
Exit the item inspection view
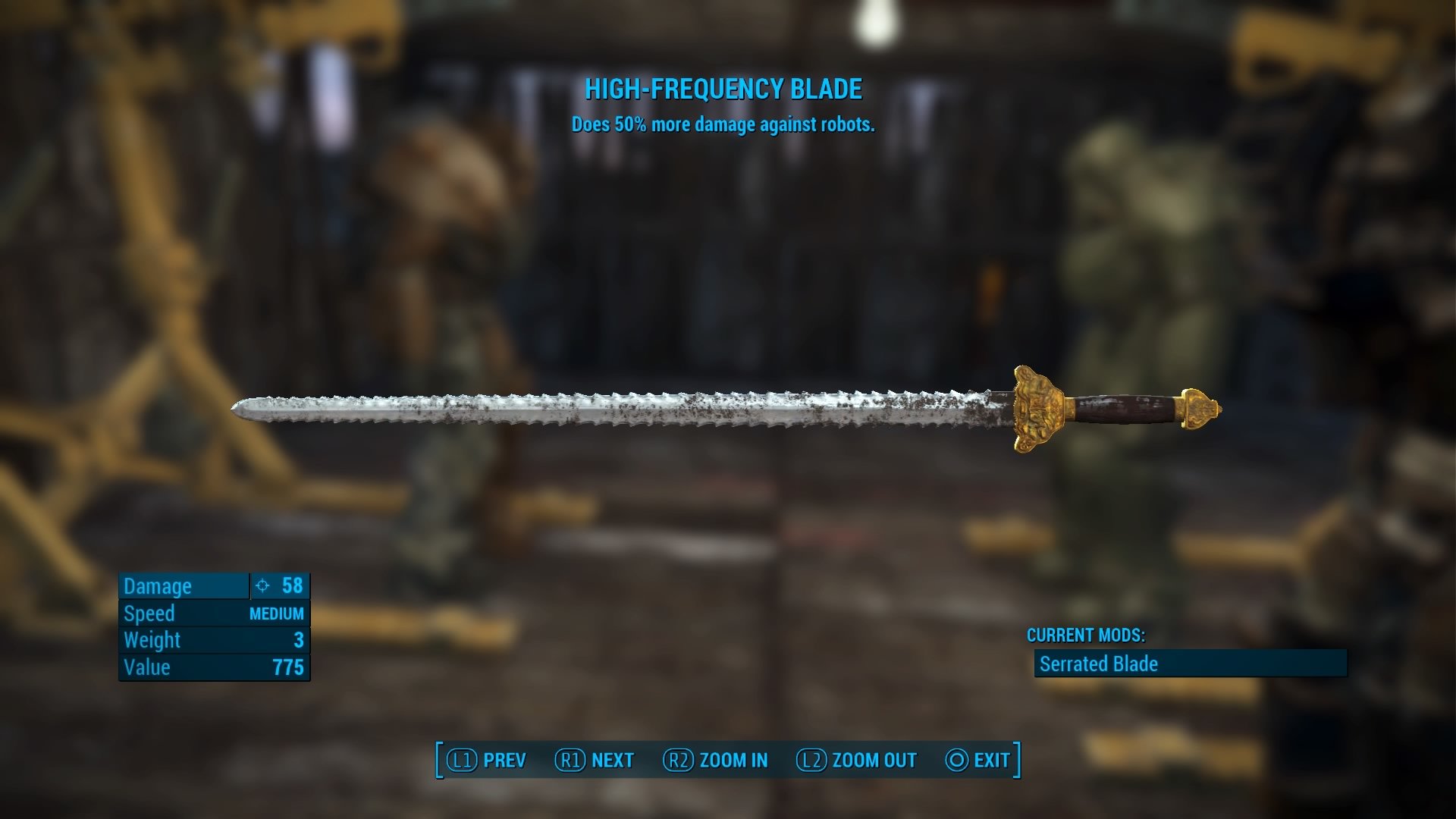[x=978, y=760]
